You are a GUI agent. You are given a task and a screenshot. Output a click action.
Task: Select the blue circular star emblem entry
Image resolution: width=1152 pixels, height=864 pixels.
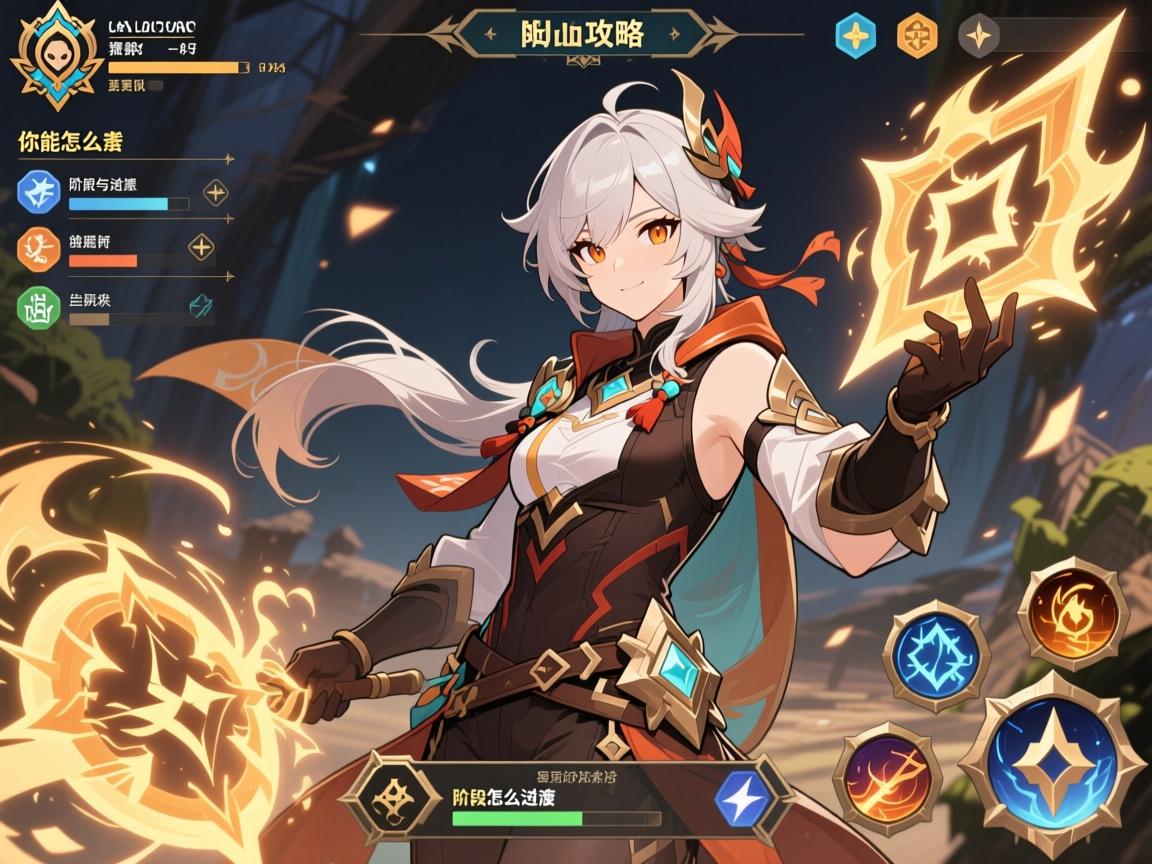point(40,190)
